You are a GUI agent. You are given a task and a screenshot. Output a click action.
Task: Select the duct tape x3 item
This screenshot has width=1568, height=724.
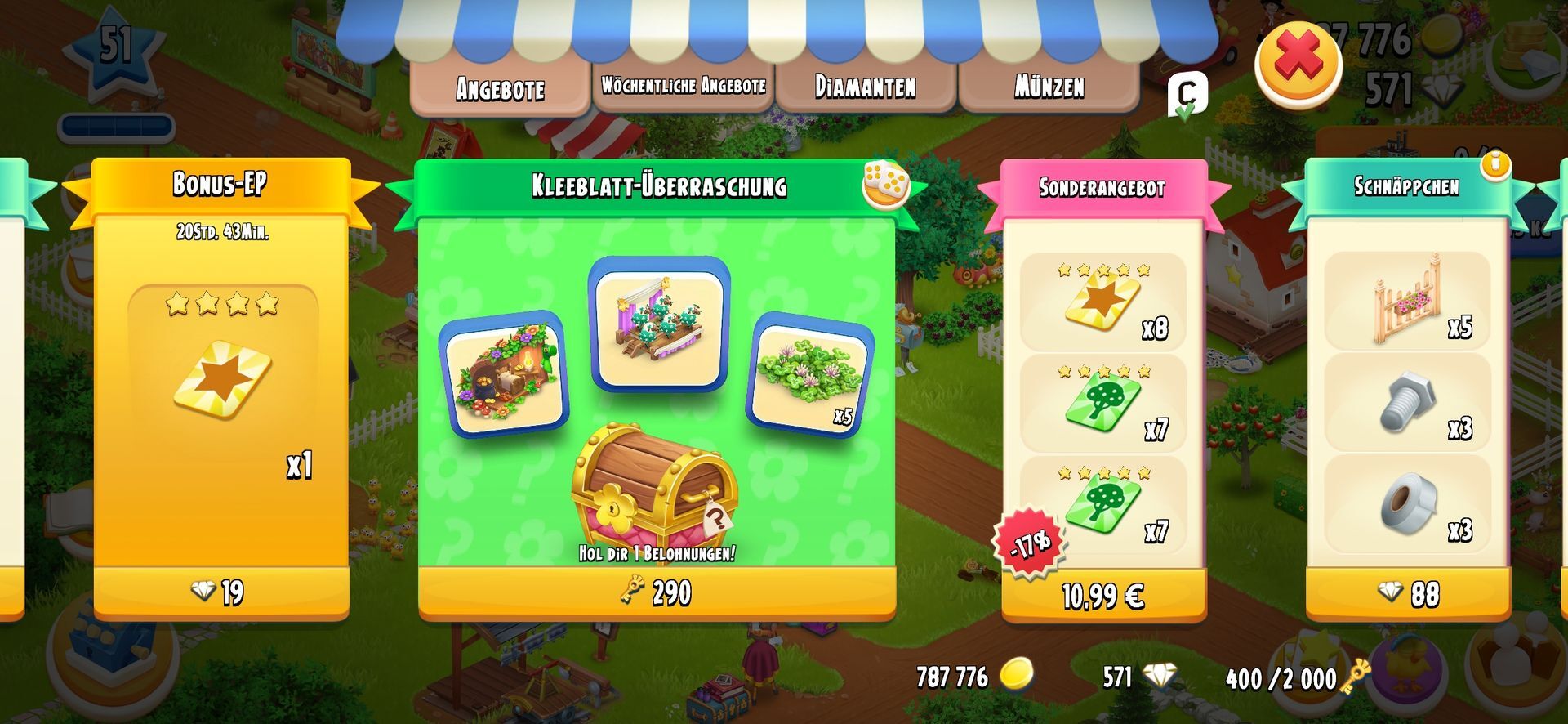(1407, 504)
